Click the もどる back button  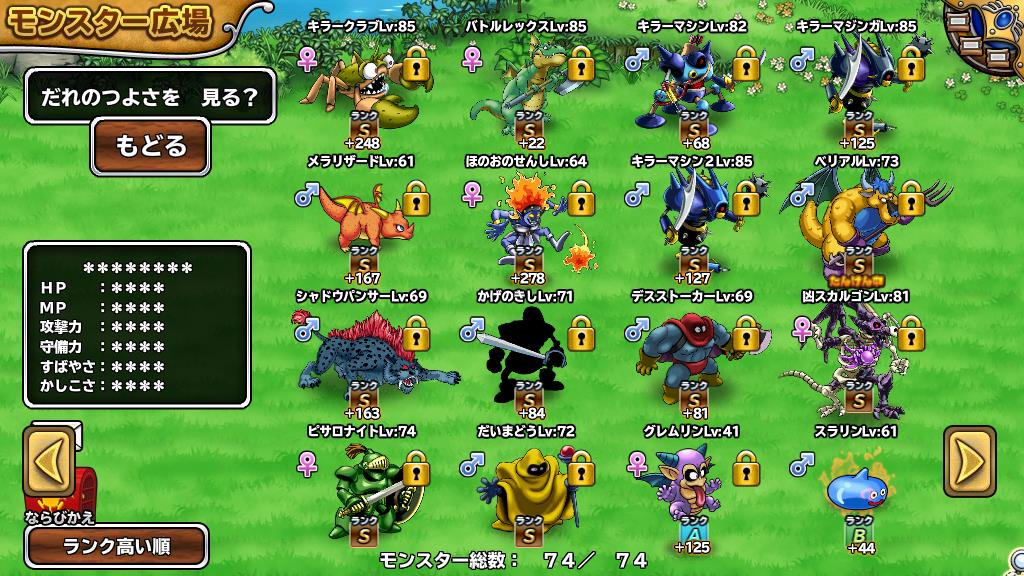(x=150, y=146)
